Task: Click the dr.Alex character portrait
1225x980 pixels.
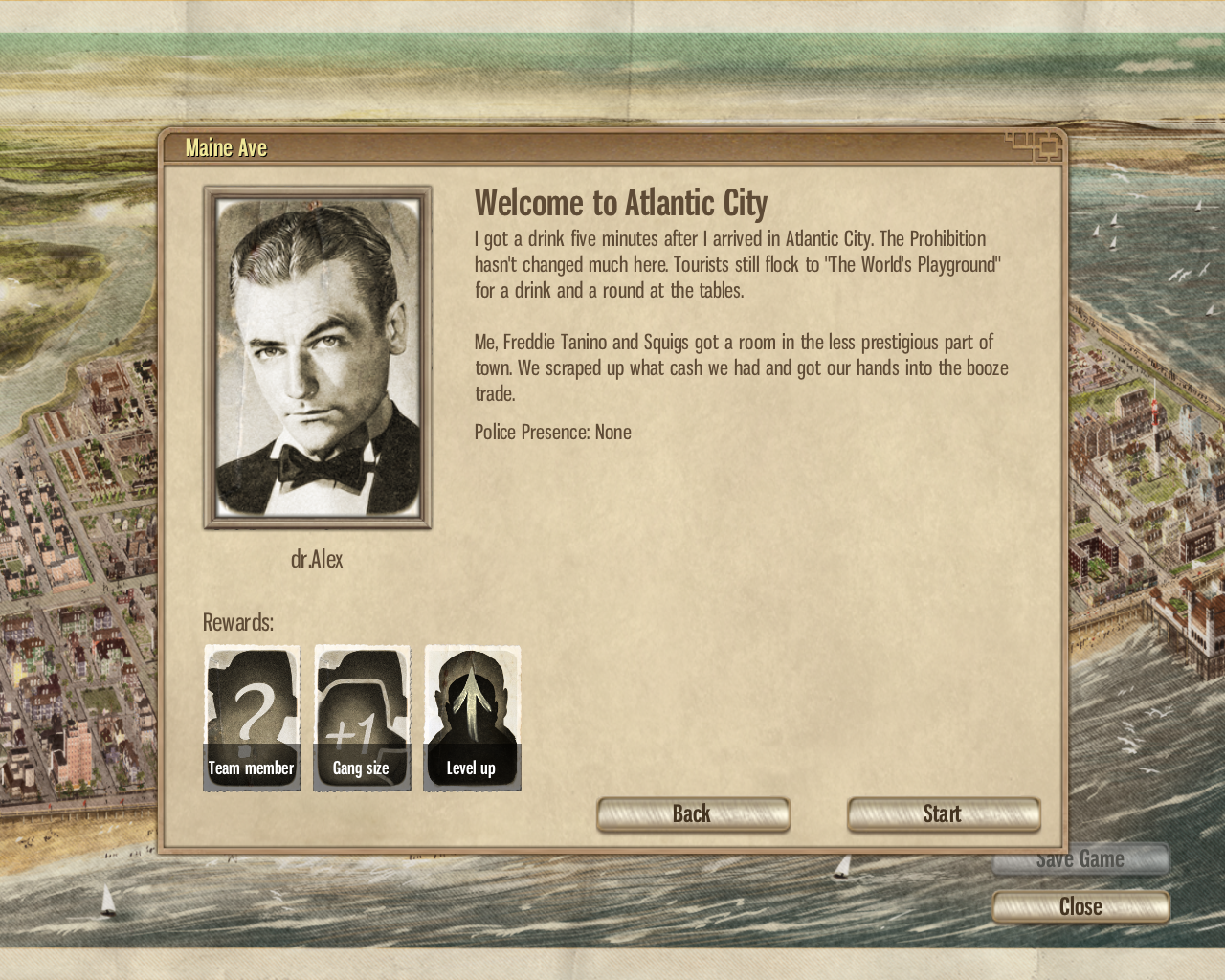Action: pyautogui.click(x=318, y=357)
